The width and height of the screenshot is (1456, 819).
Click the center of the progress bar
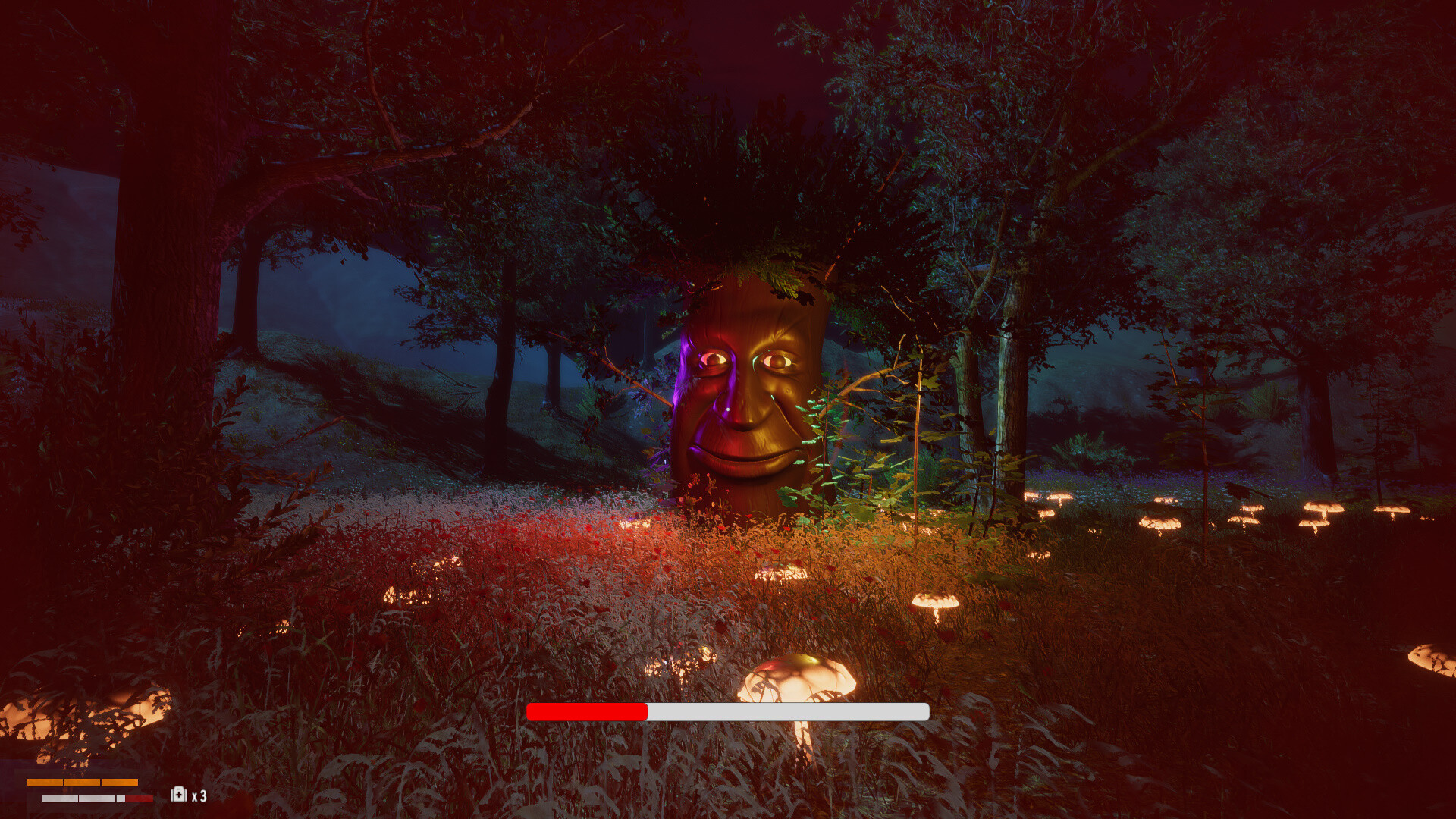point(728,713)
